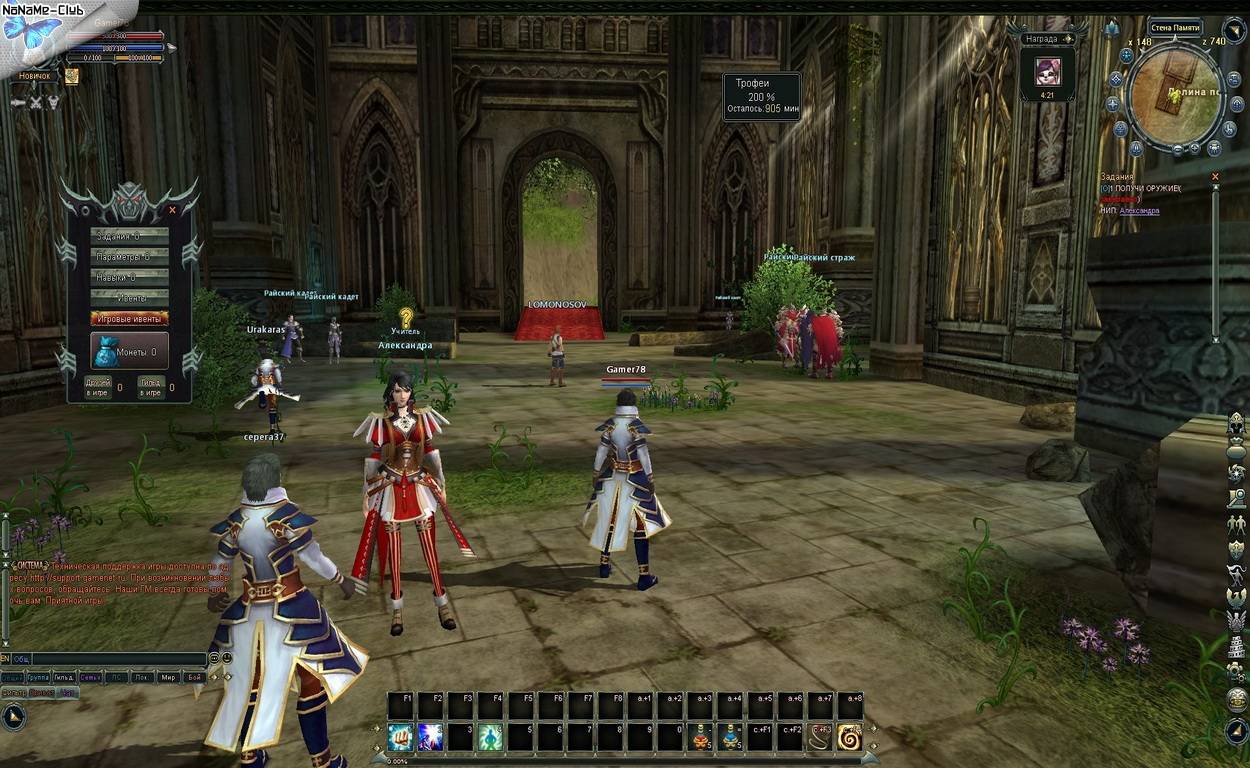This screenshot has width=1250, height=768.
Task: Click the orange Игровые ивенты button
Action: 129,318
